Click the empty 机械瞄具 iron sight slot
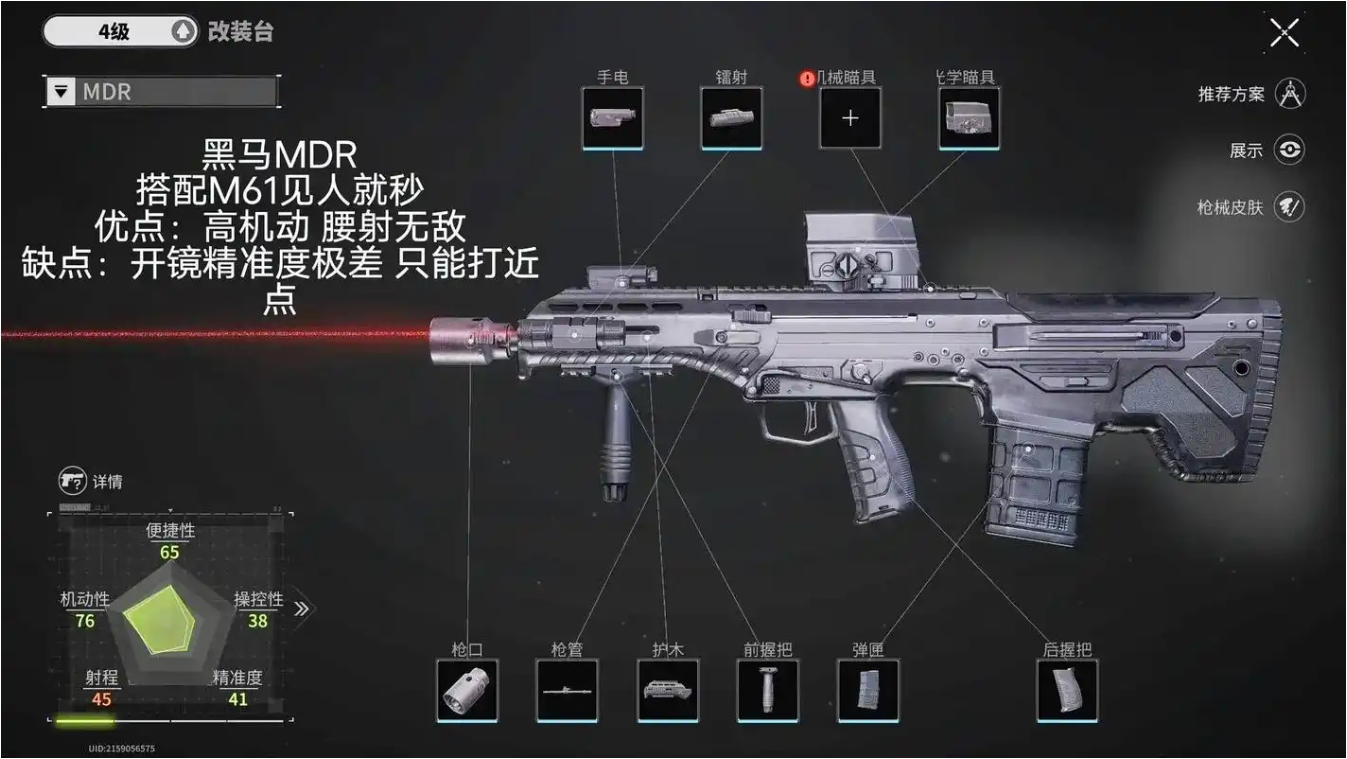Image resolution: width=1347 pixels, height=759 pixels. coord(849,116)
